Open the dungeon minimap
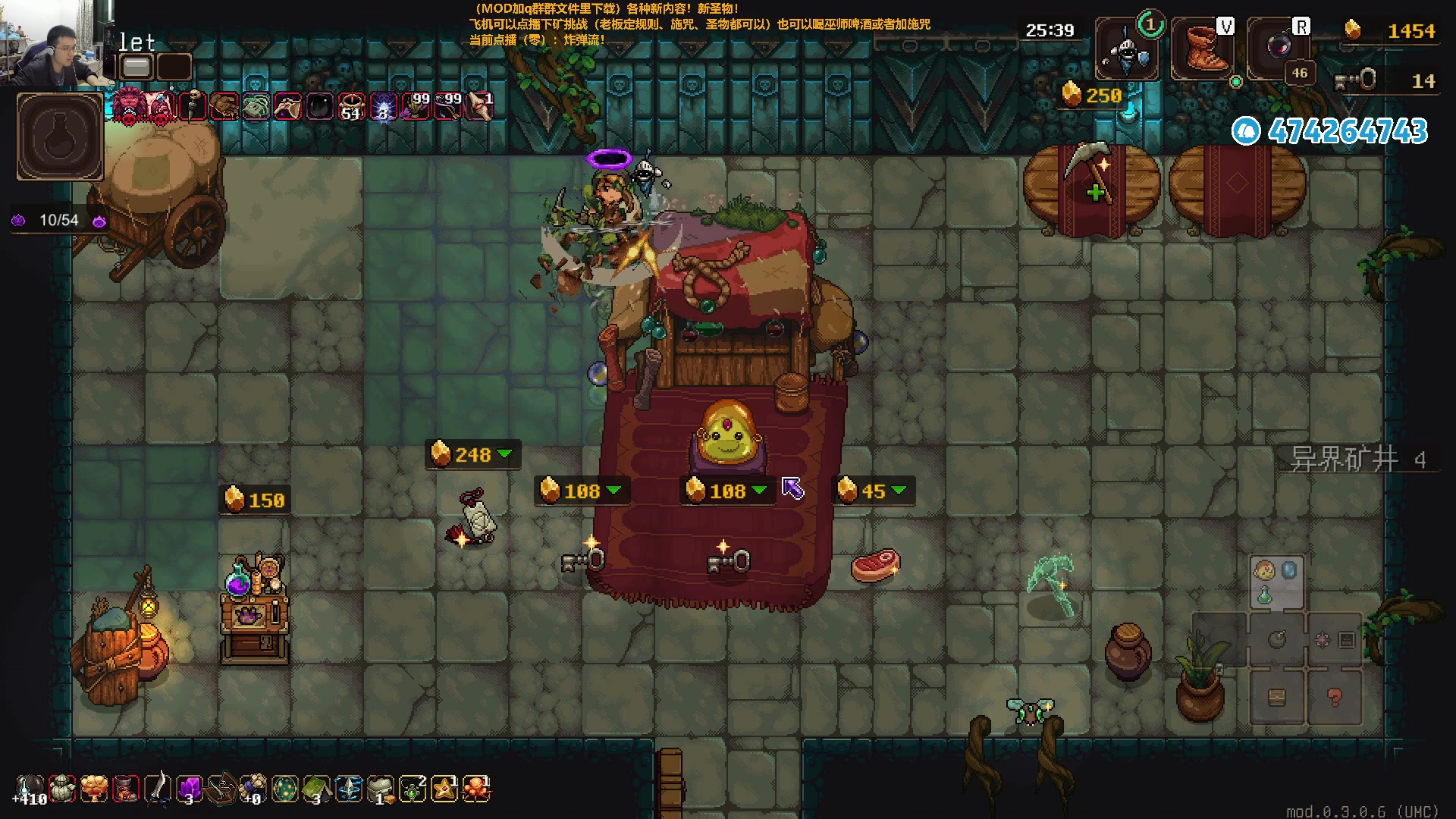 pyautogui.click(x=1304, y=641)
